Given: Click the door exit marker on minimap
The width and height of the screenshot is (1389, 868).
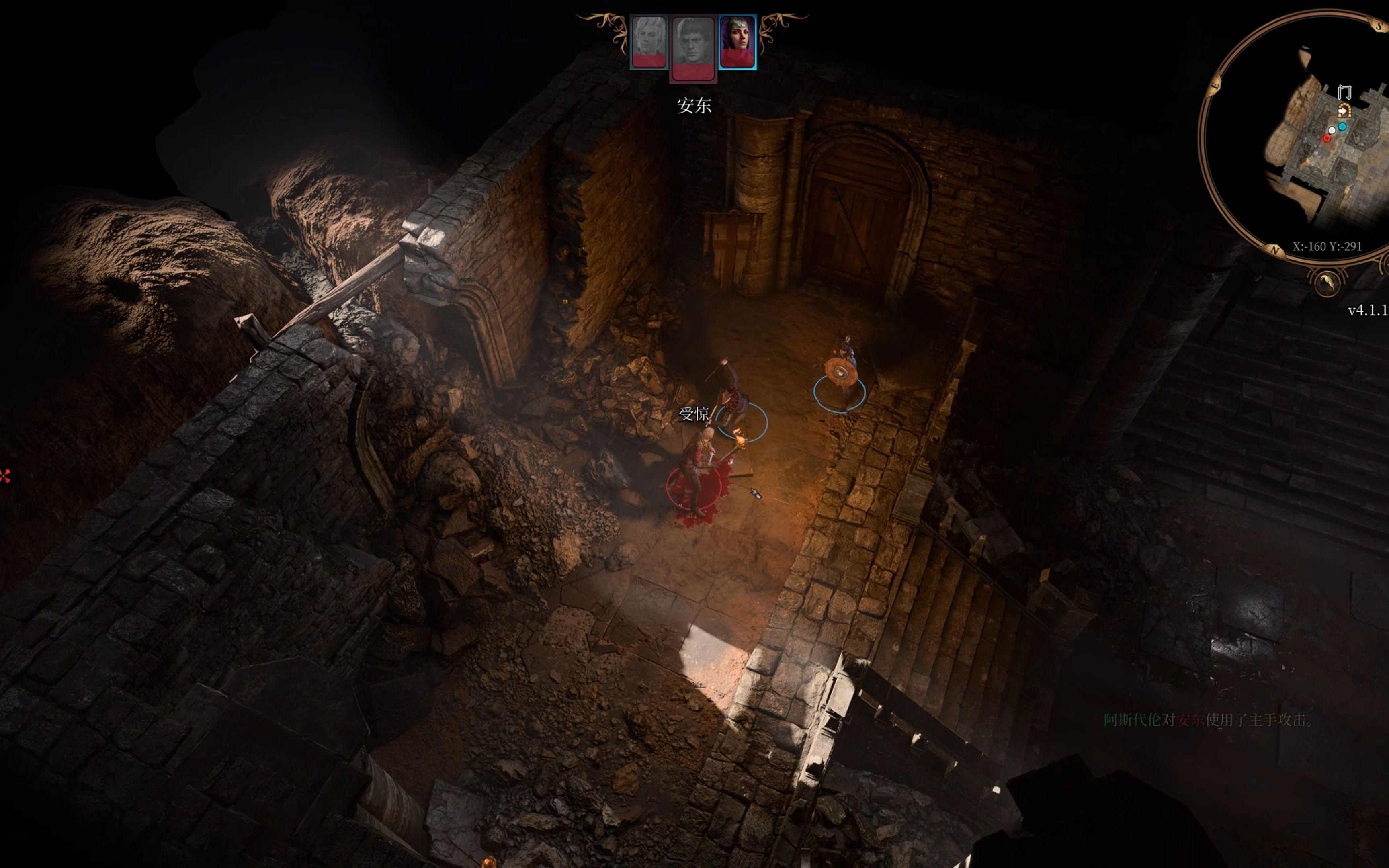Looking at the screenshot, I should (x=1344, y=92).
